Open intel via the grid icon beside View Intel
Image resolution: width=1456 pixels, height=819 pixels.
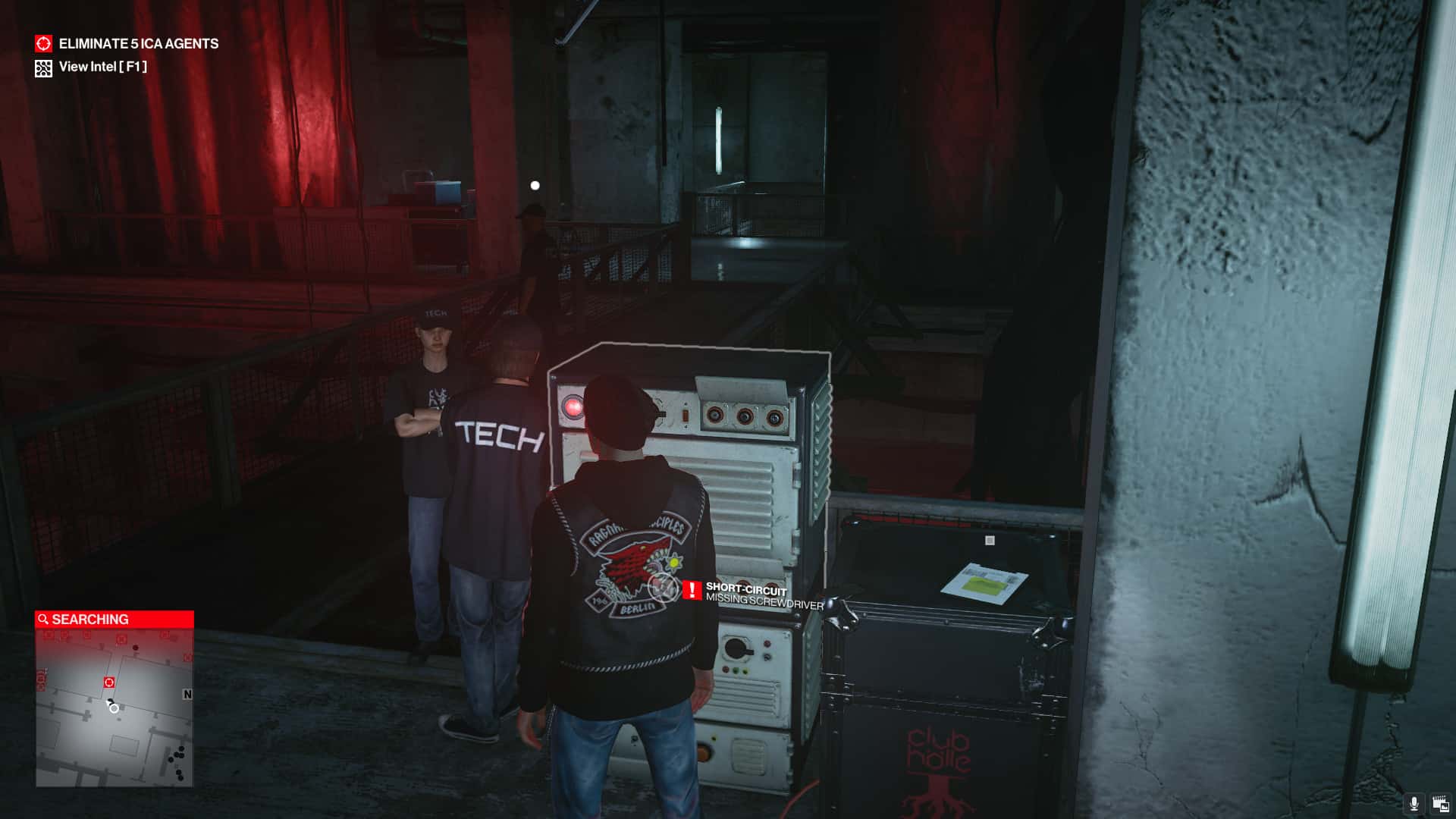coord(43,67)
